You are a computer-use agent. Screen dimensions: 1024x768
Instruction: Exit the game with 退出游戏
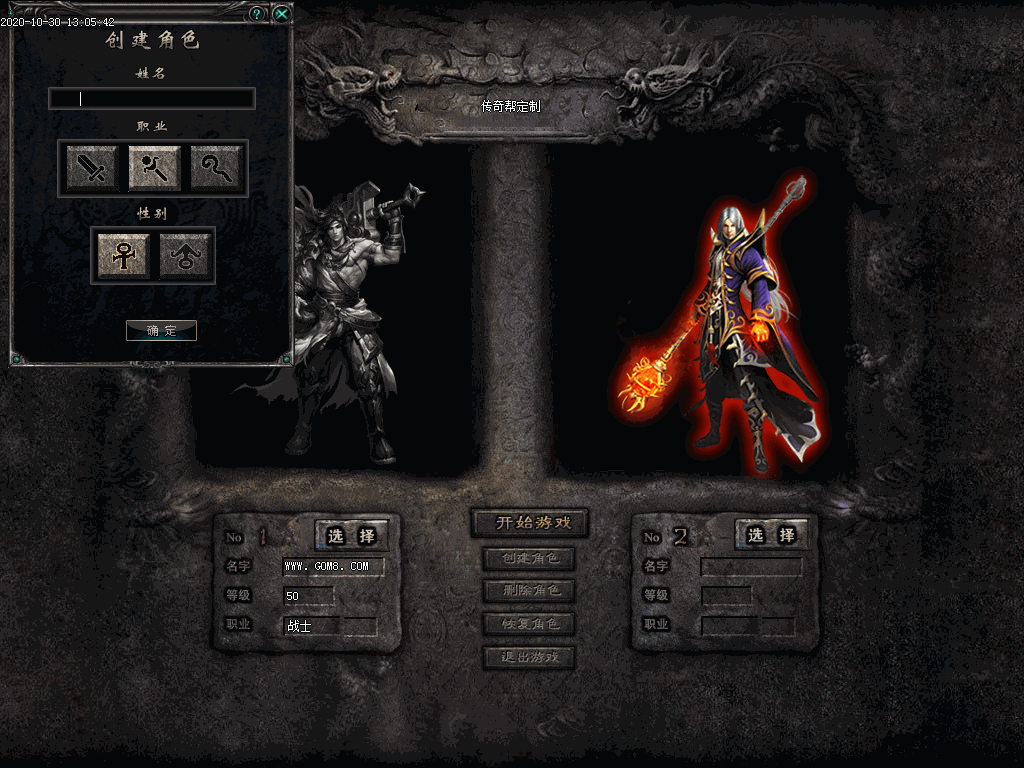tap(529, 657)
